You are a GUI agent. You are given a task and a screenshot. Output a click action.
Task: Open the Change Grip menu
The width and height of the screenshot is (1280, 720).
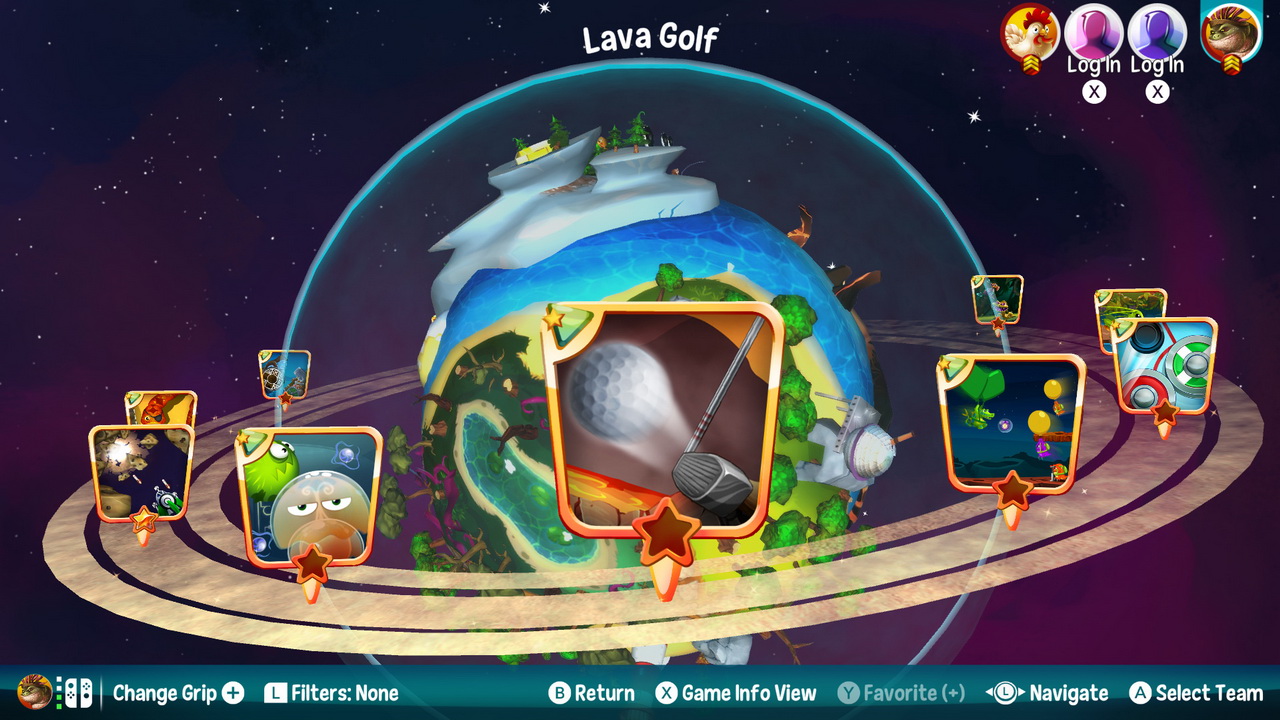(x=165, y=693)
